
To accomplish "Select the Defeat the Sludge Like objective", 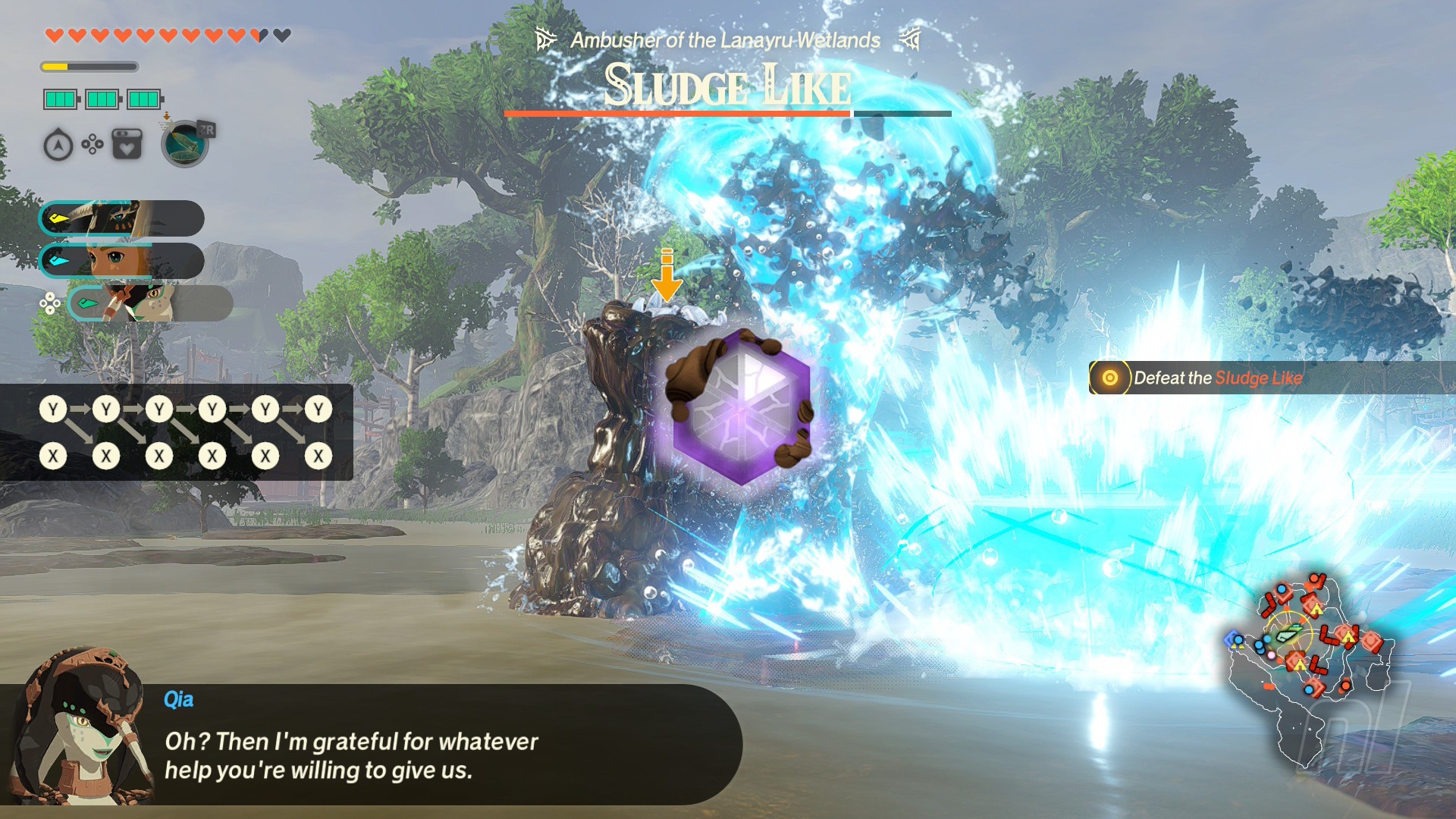I will [1217, 378].
